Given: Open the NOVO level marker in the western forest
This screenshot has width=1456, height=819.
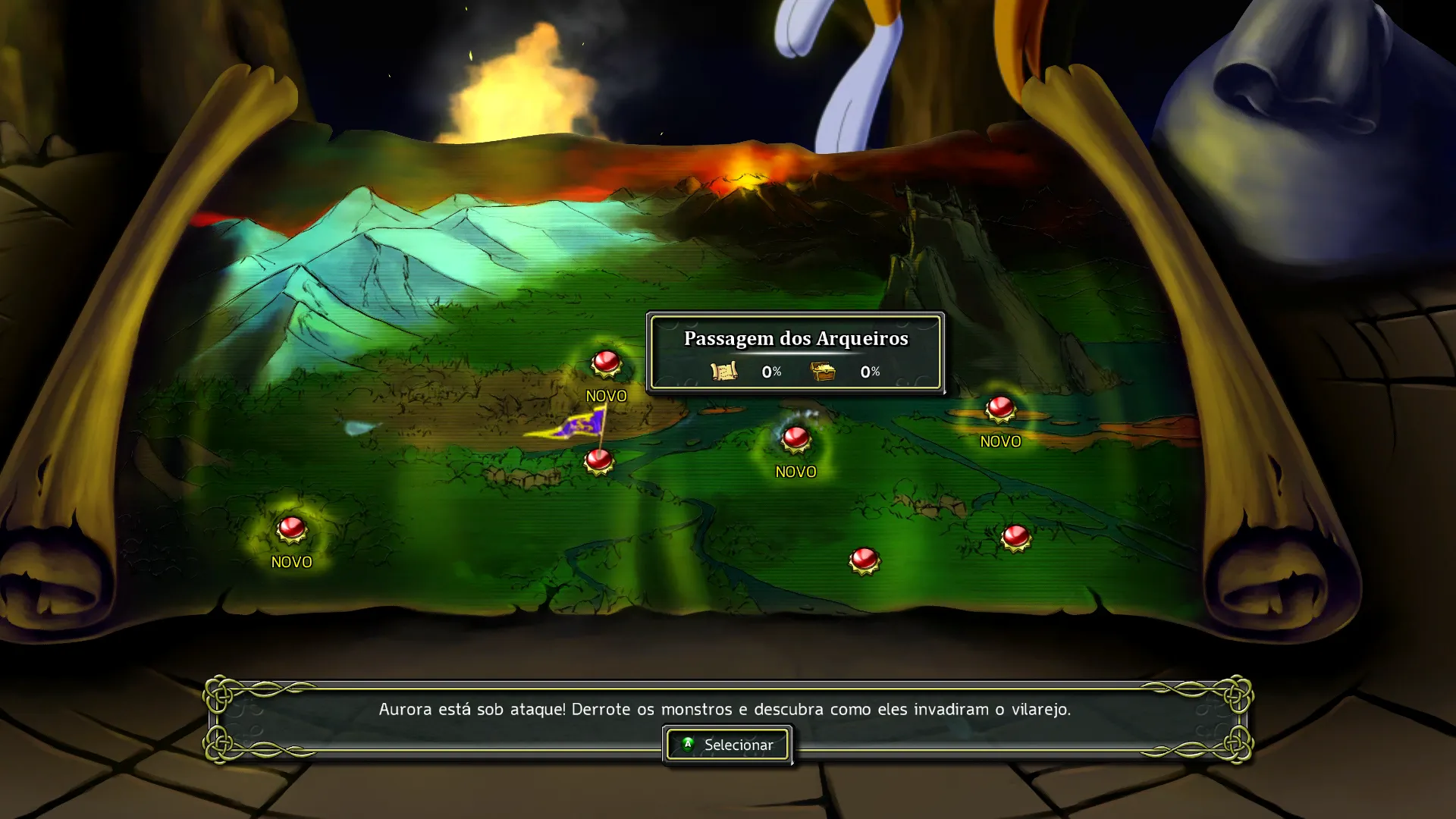Looking at the screenshot, I should click(x=292, y=529).
